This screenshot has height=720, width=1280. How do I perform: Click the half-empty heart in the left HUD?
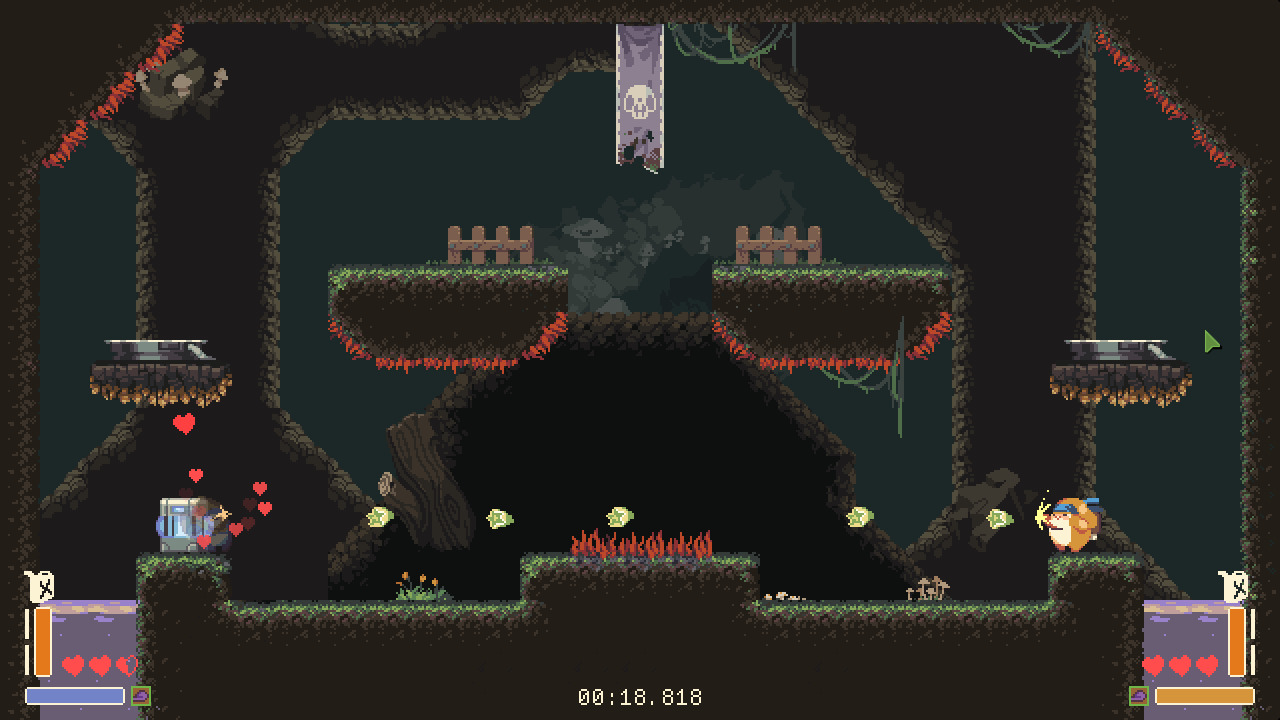point(126,665)
